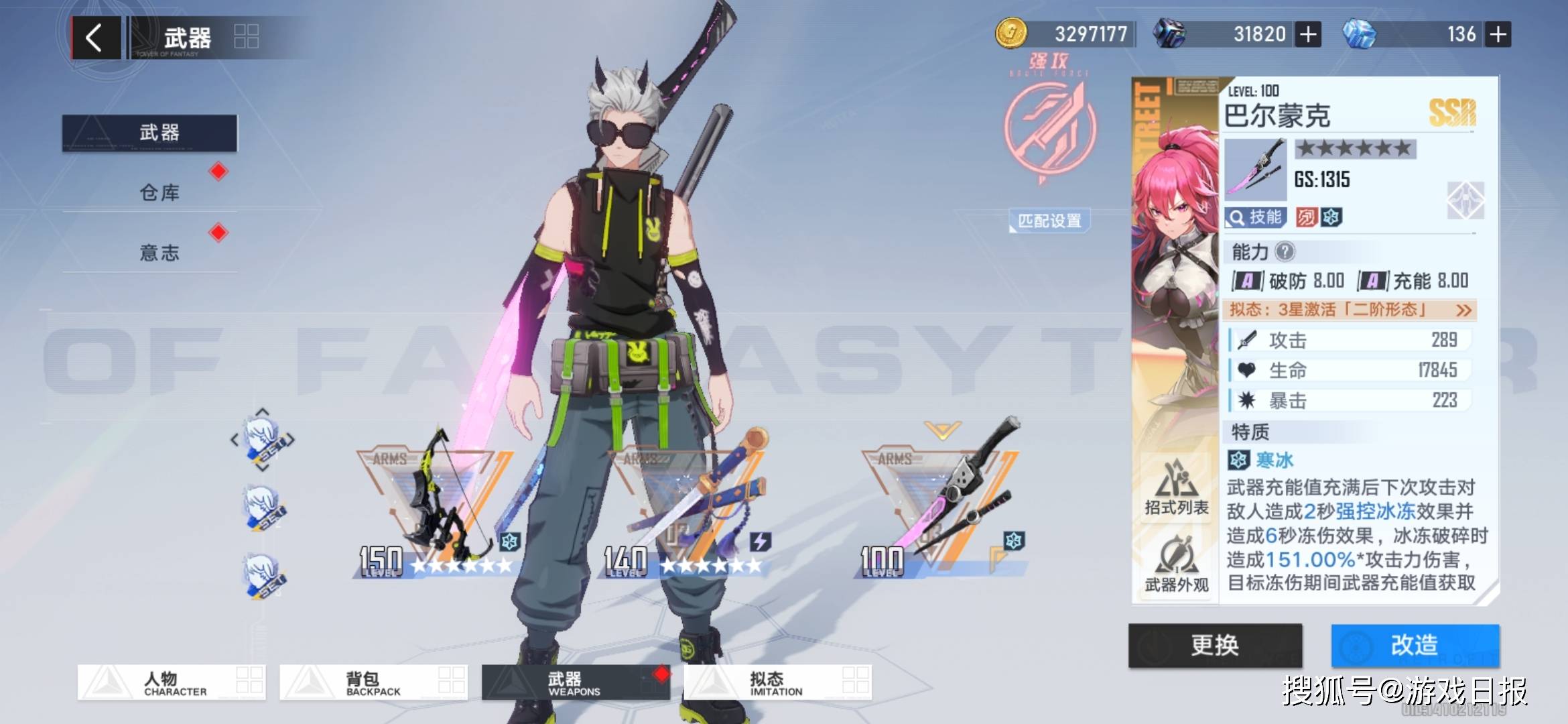1568x724 pixels.
Task: Open the 人物 Character menu
Action: click(x=172, y=682)
